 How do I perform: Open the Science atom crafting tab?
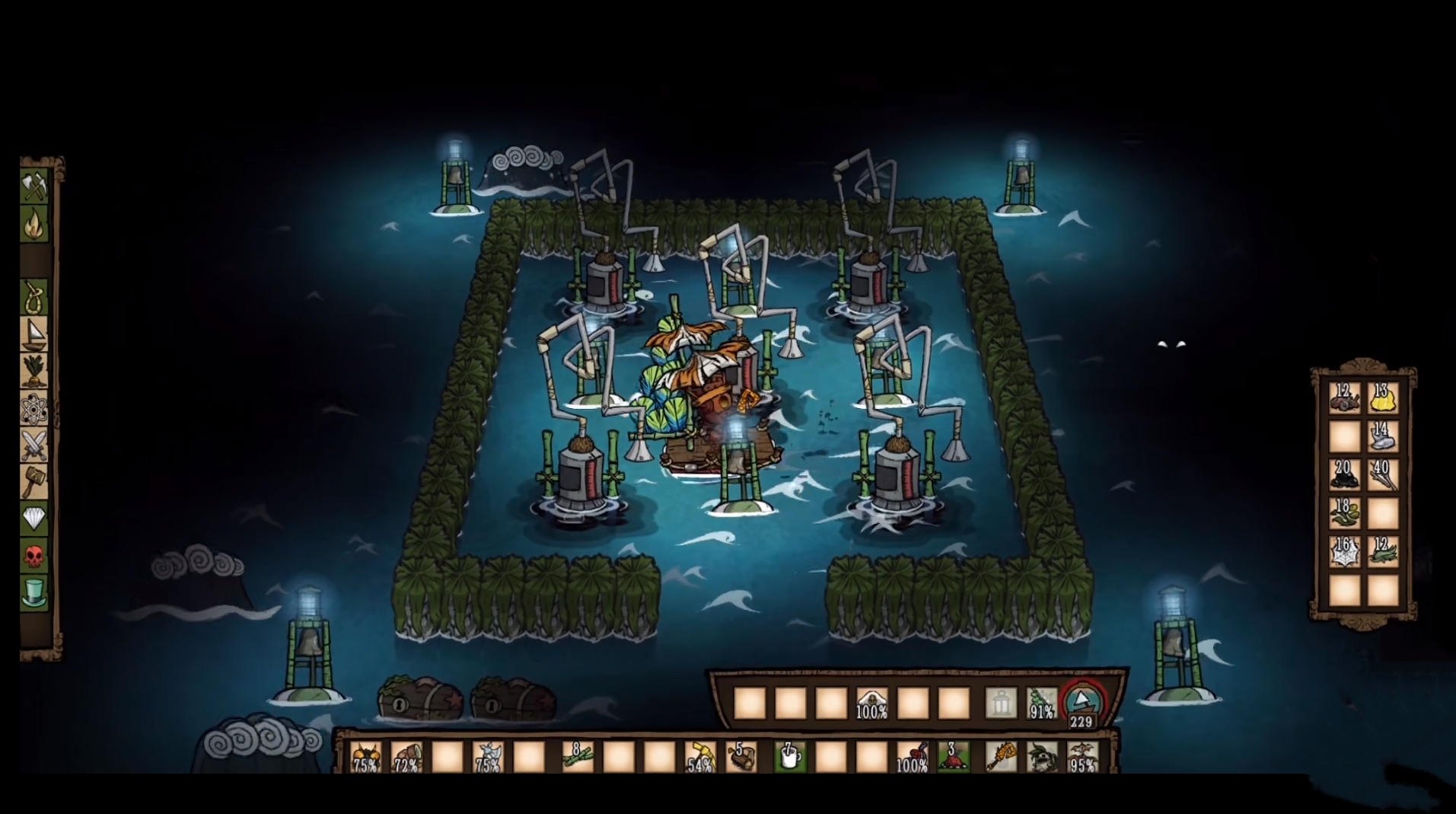click(x=34, y=410)
